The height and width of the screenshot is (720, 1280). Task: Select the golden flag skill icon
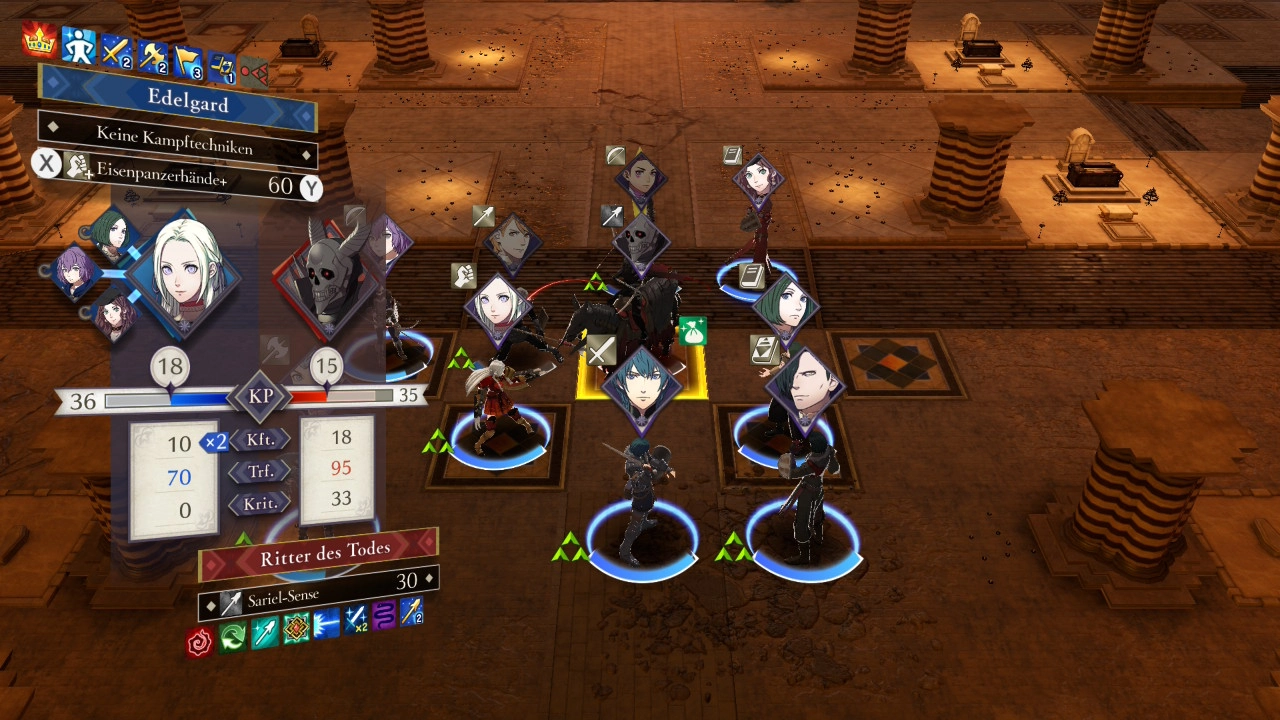pos(188,61)
